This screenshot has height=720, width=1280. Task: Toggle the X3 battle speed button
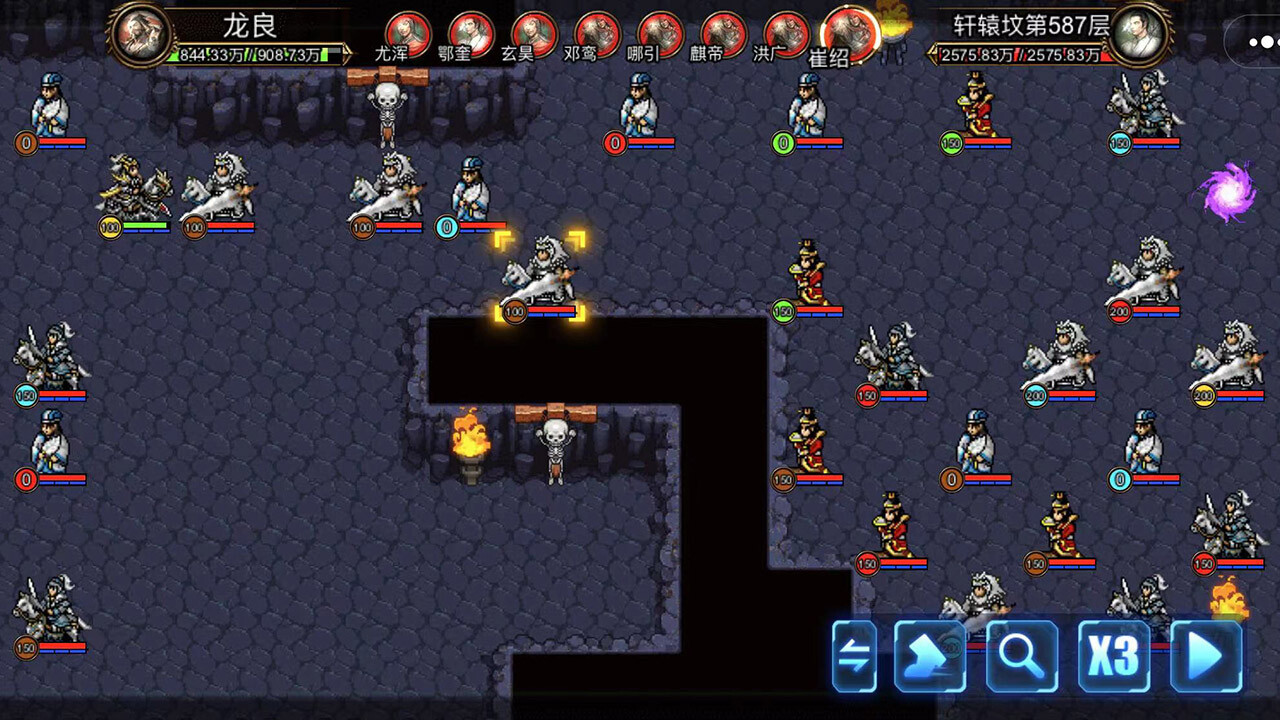pos(1113,656)
